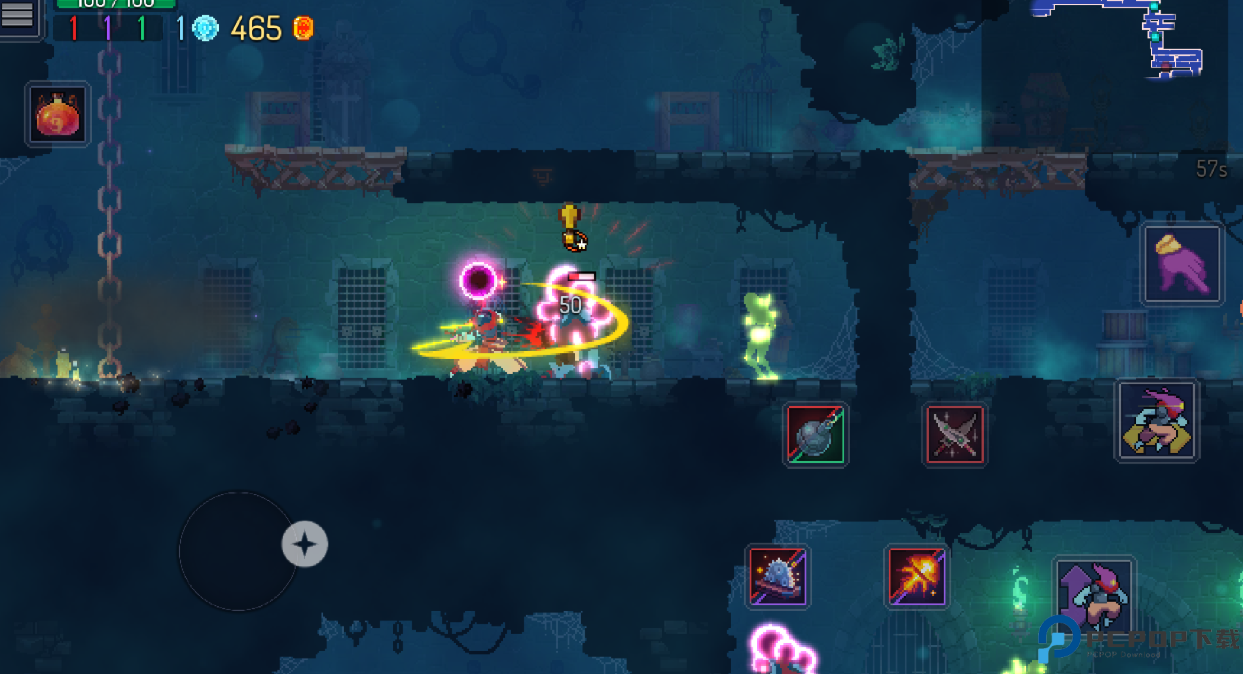Open the hamburger pause menu

(x=18, y=17)
